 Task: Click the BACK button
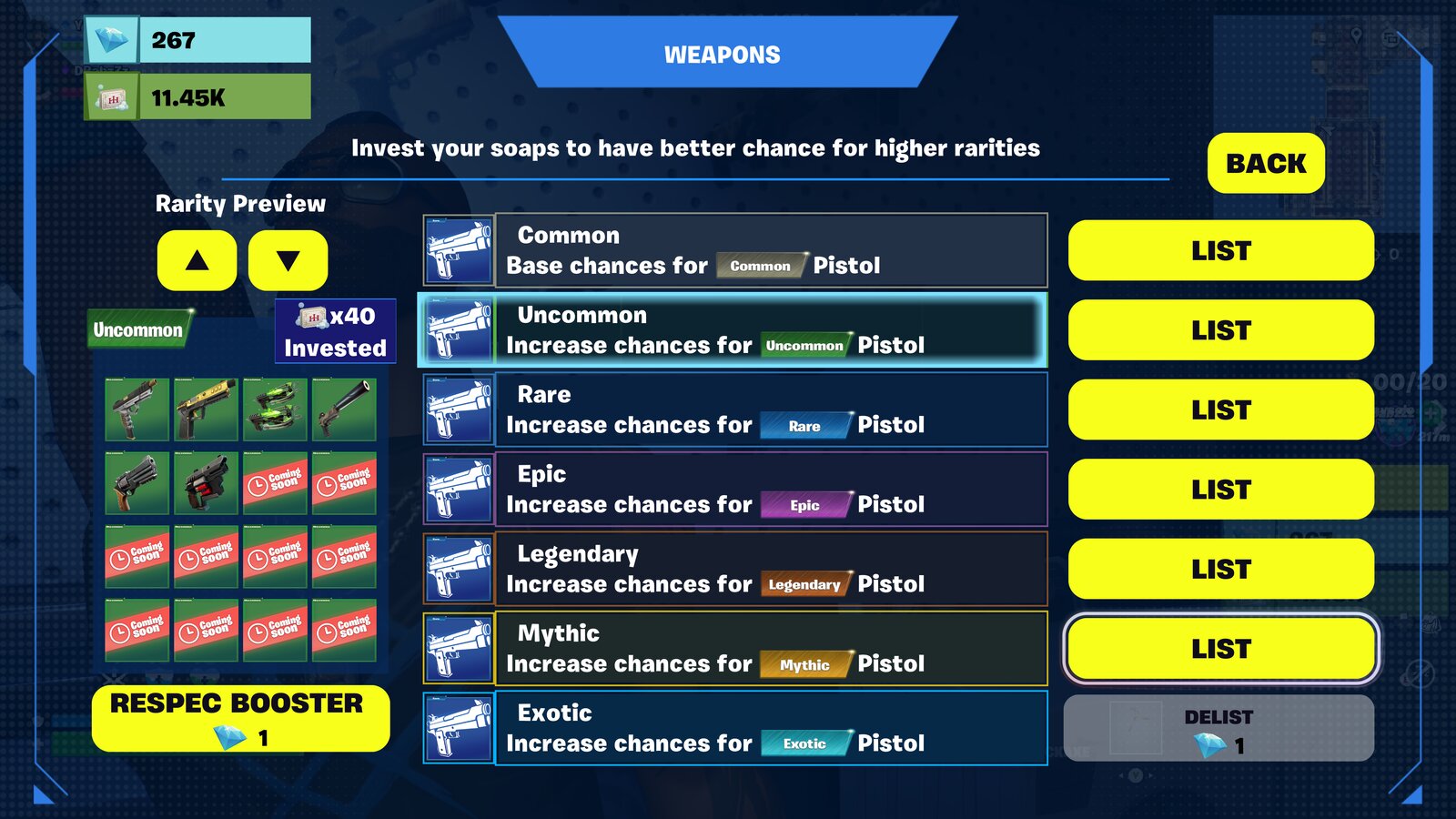tap(1266, 164)
